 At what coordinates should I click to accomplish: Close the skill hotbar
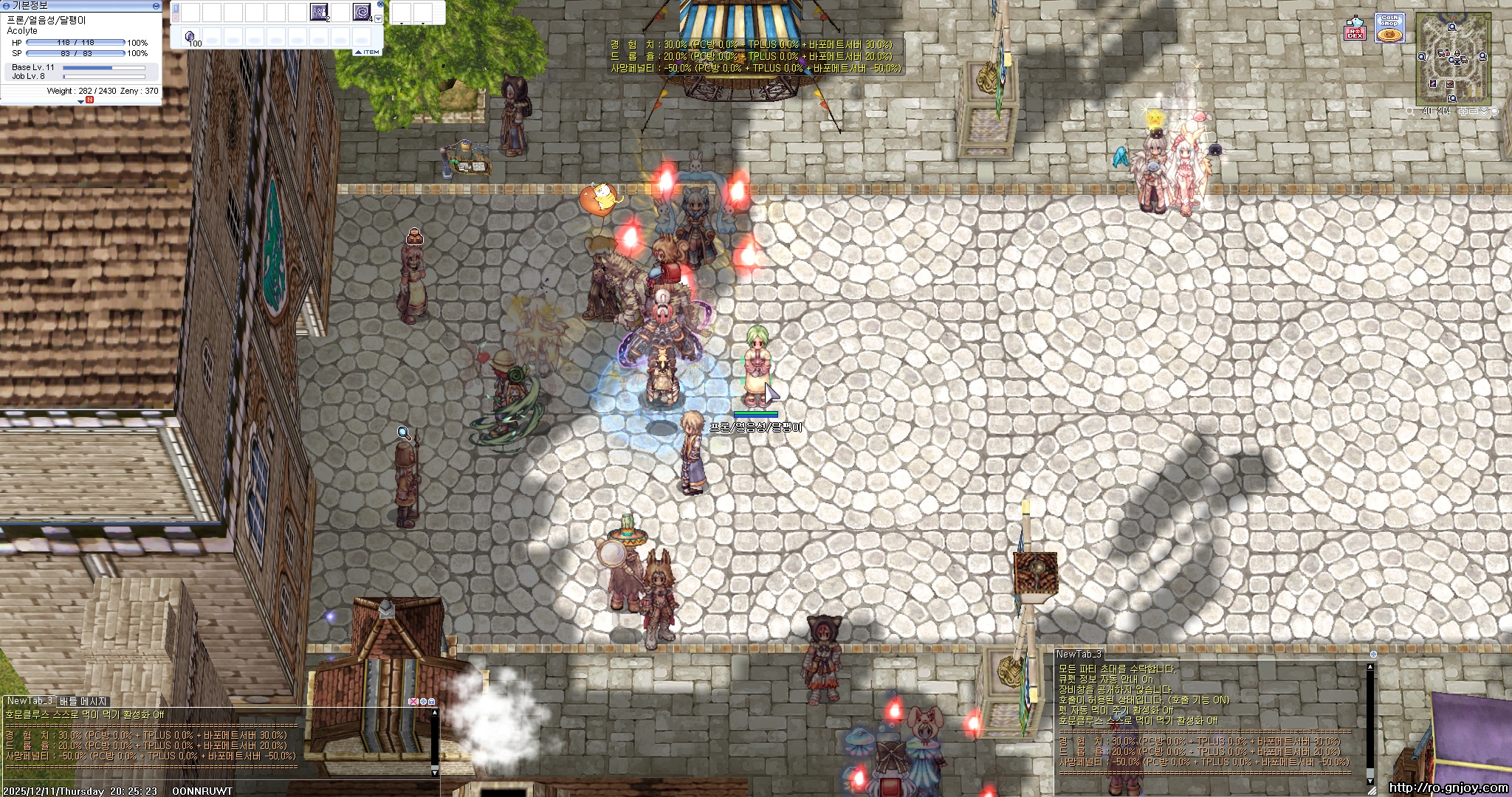click(x=380, y=4)
